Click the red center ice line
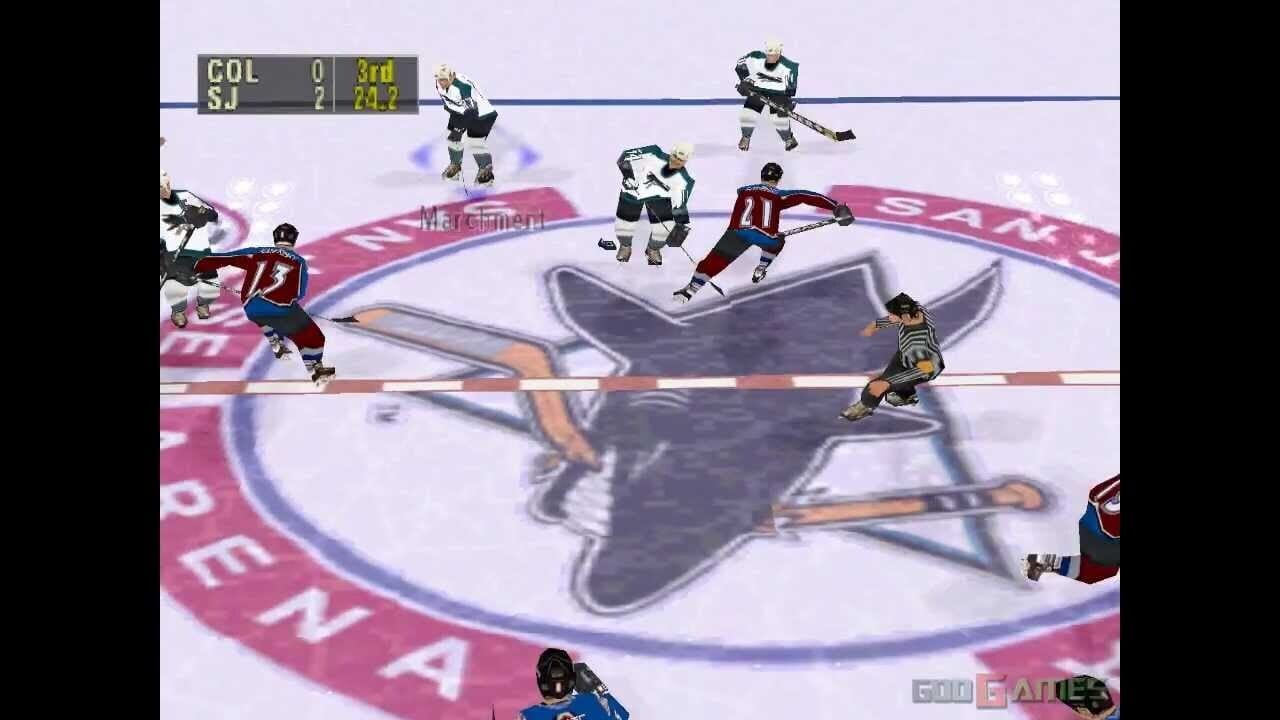This screenshot has width=1280, height=720. tap(630, 382)
